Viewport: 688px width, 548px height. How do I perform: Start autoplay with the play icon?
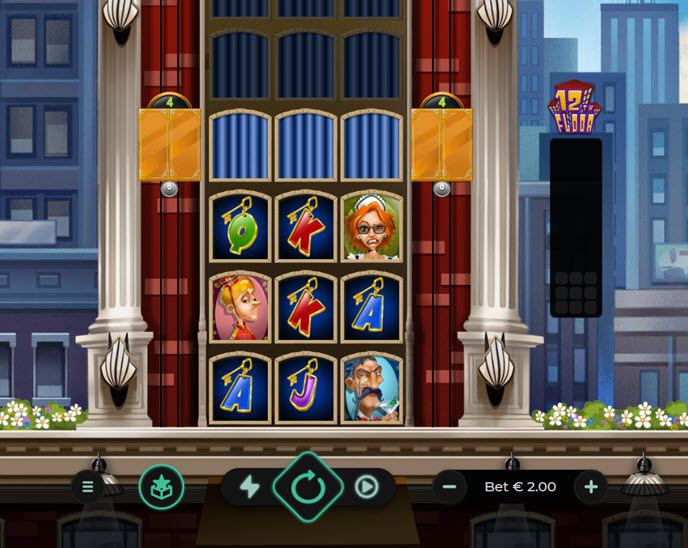coord(366,487)
